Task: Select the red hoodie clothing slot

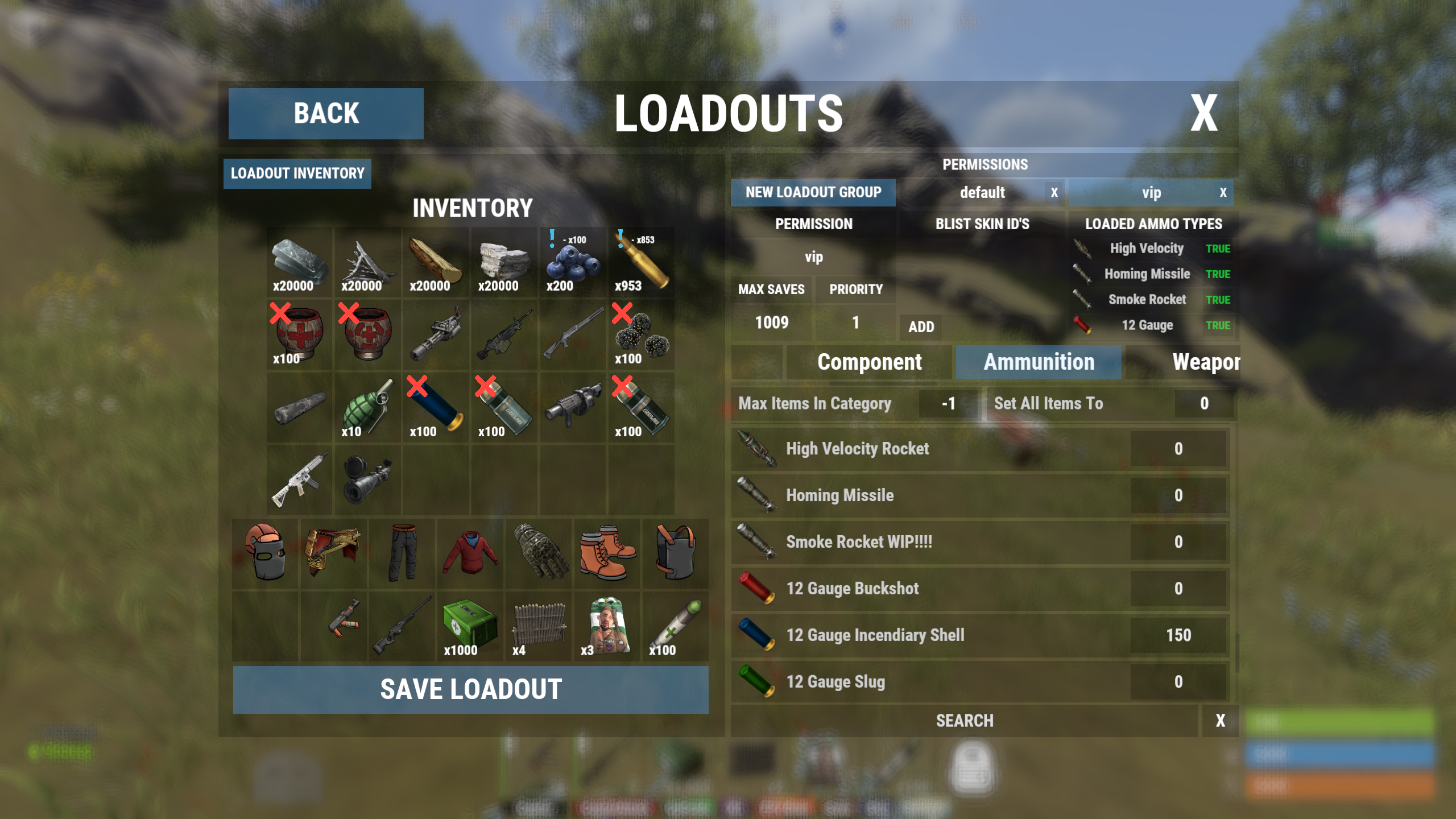Action: pos(470,553)
